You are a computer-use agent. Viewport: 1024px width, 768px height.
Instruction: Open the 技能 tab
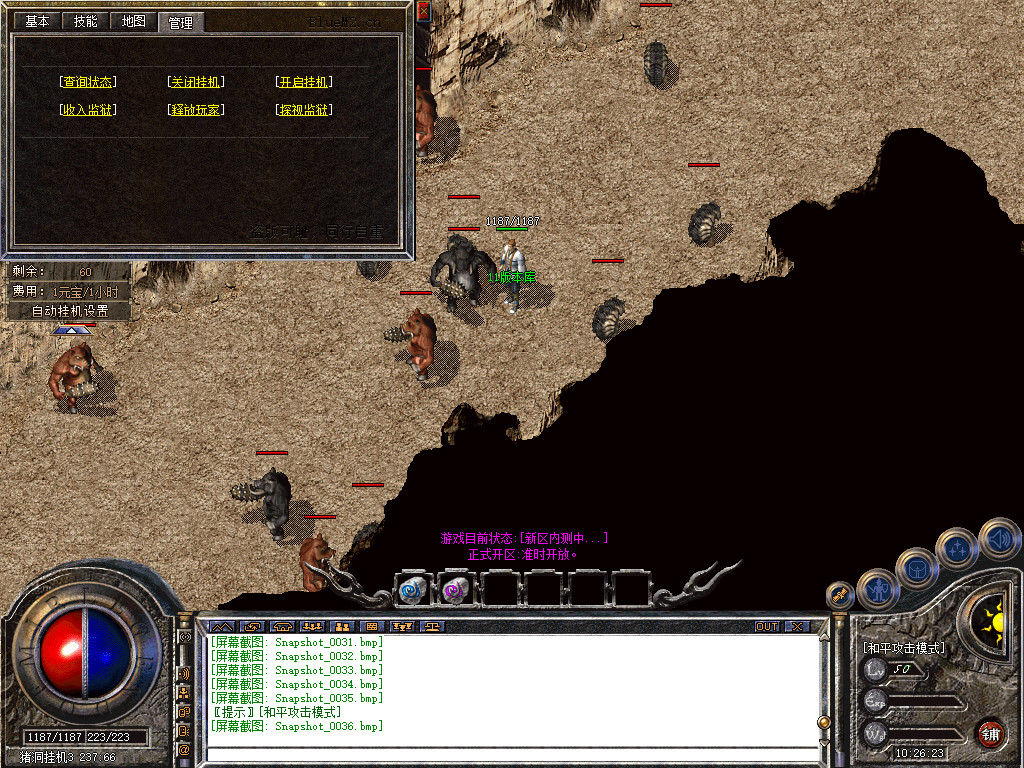tap(86, 21)
